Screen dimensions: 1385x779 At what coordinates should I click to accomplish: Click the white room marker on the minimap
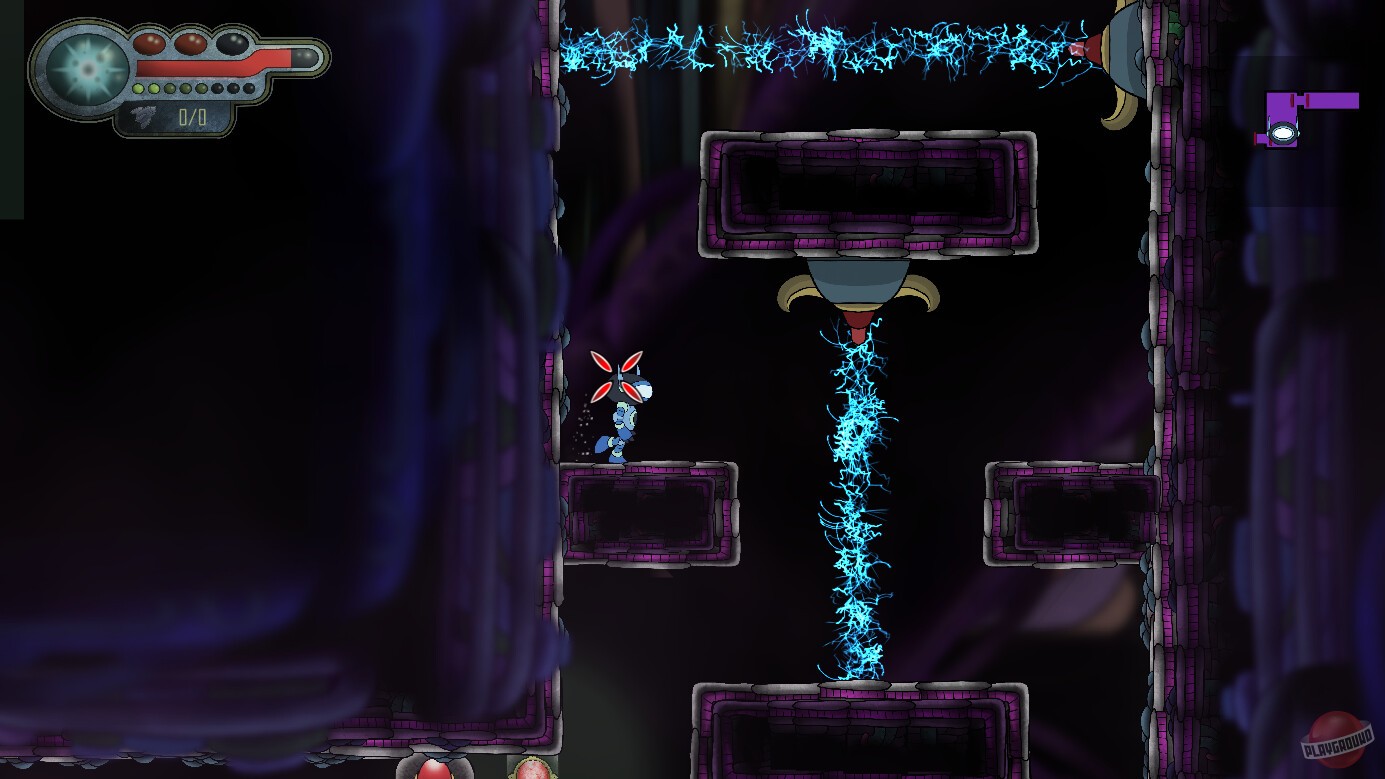[1283, 133]
